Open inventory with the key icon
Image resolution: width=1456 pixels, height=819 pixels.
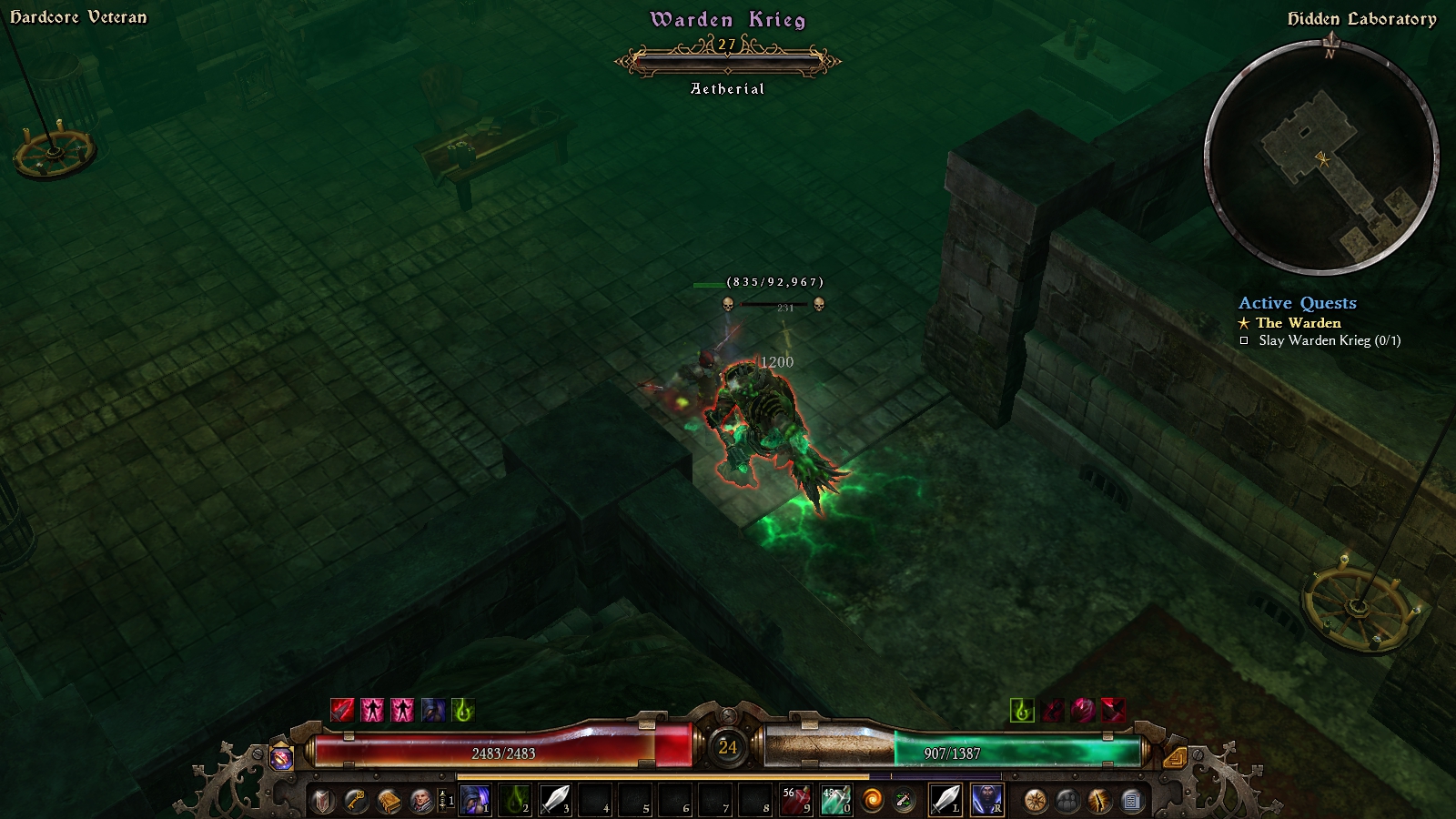[x=356, y=801]
